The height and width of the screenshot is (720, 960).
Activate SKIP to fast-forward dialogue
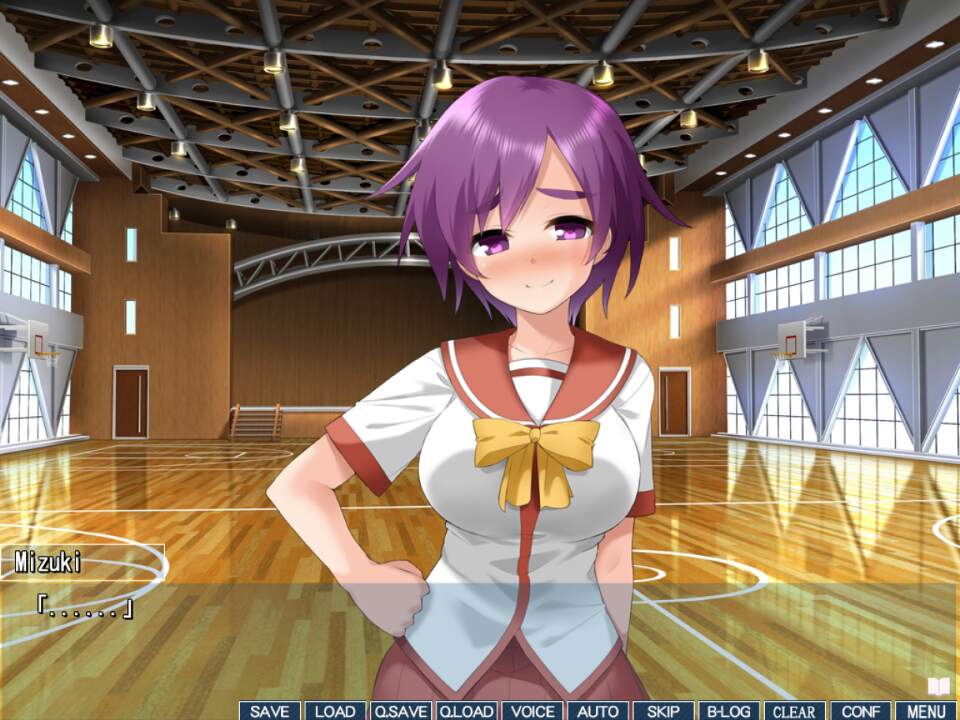click(x=663, y=711)
